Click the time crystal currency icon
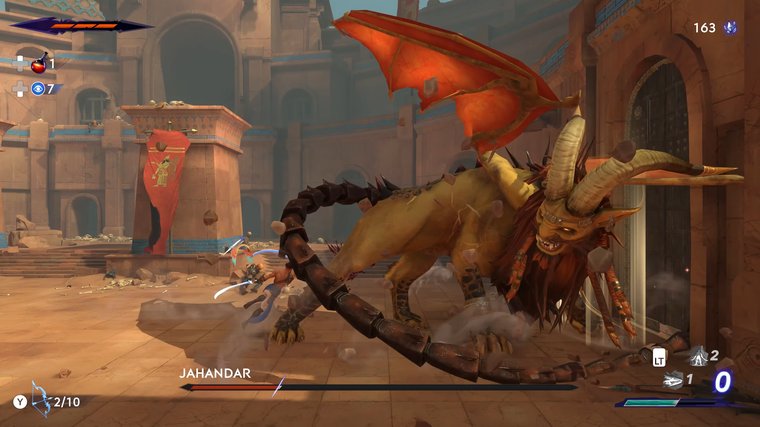The width and height of the screenshot is (760, 427). [x=733, y=28]
